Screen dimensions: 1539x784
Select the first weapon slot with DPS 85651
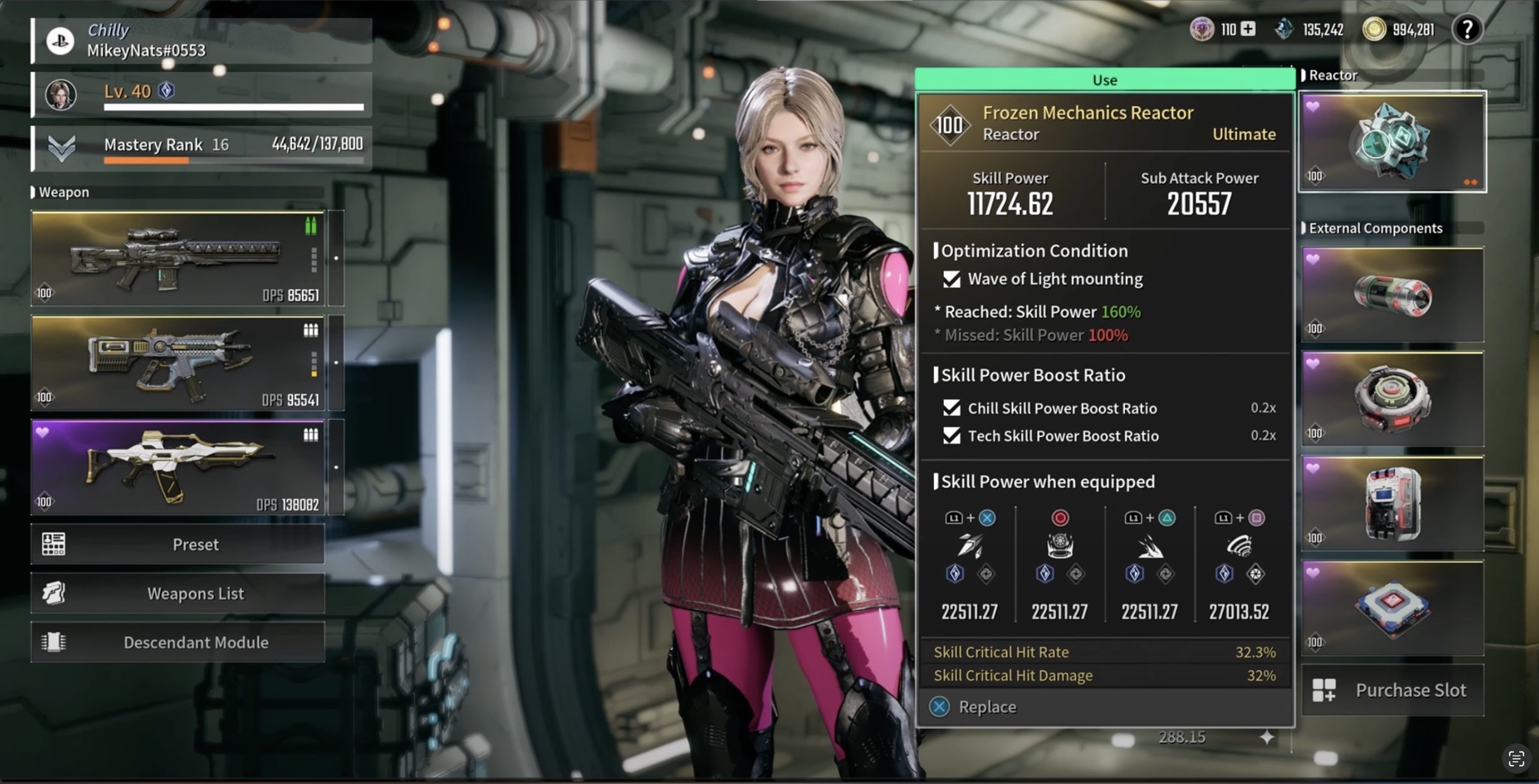[x=178, y=259]
